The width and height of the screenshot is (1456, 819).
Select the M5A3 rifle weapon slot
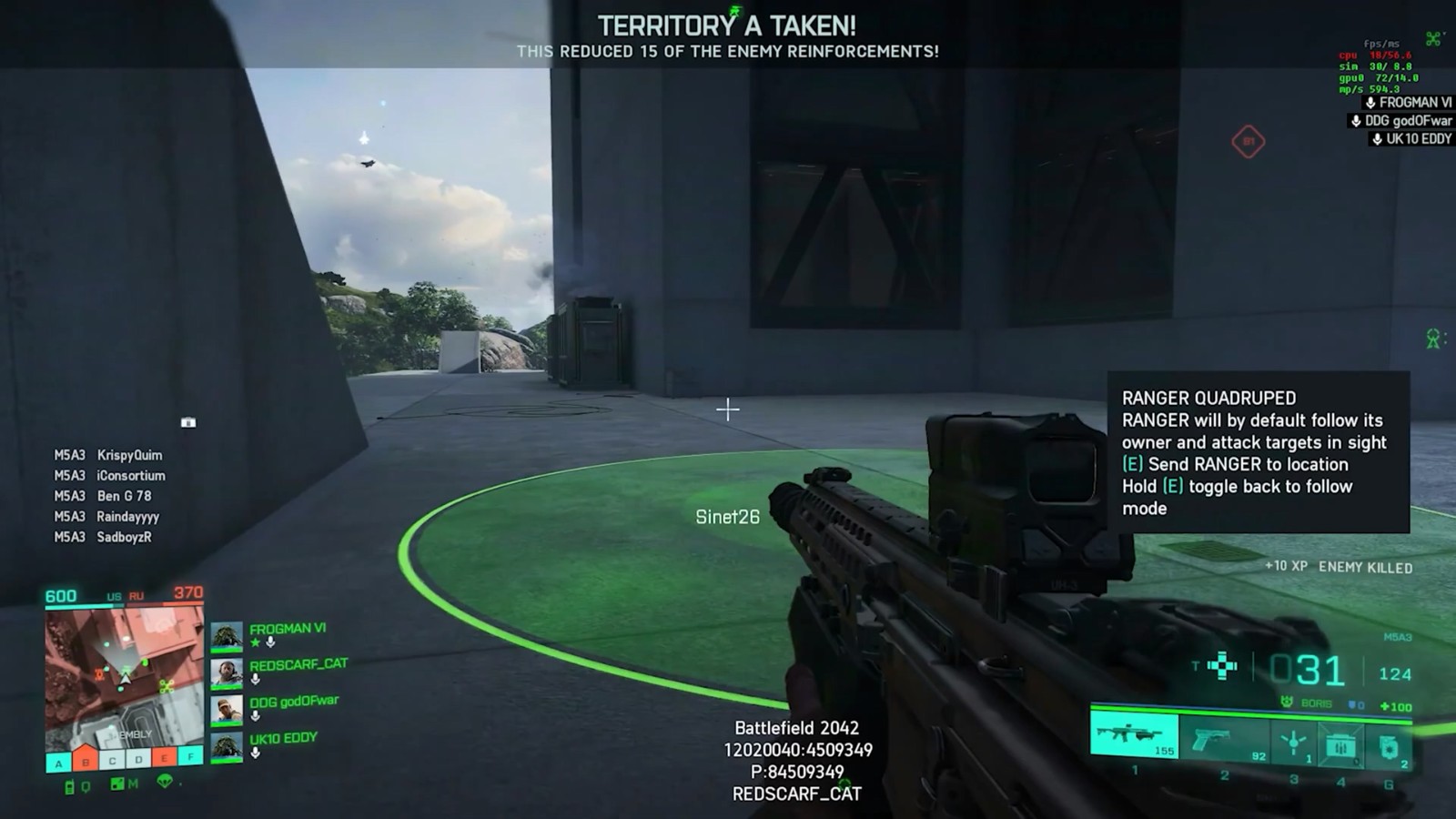tap(1134, 734)
